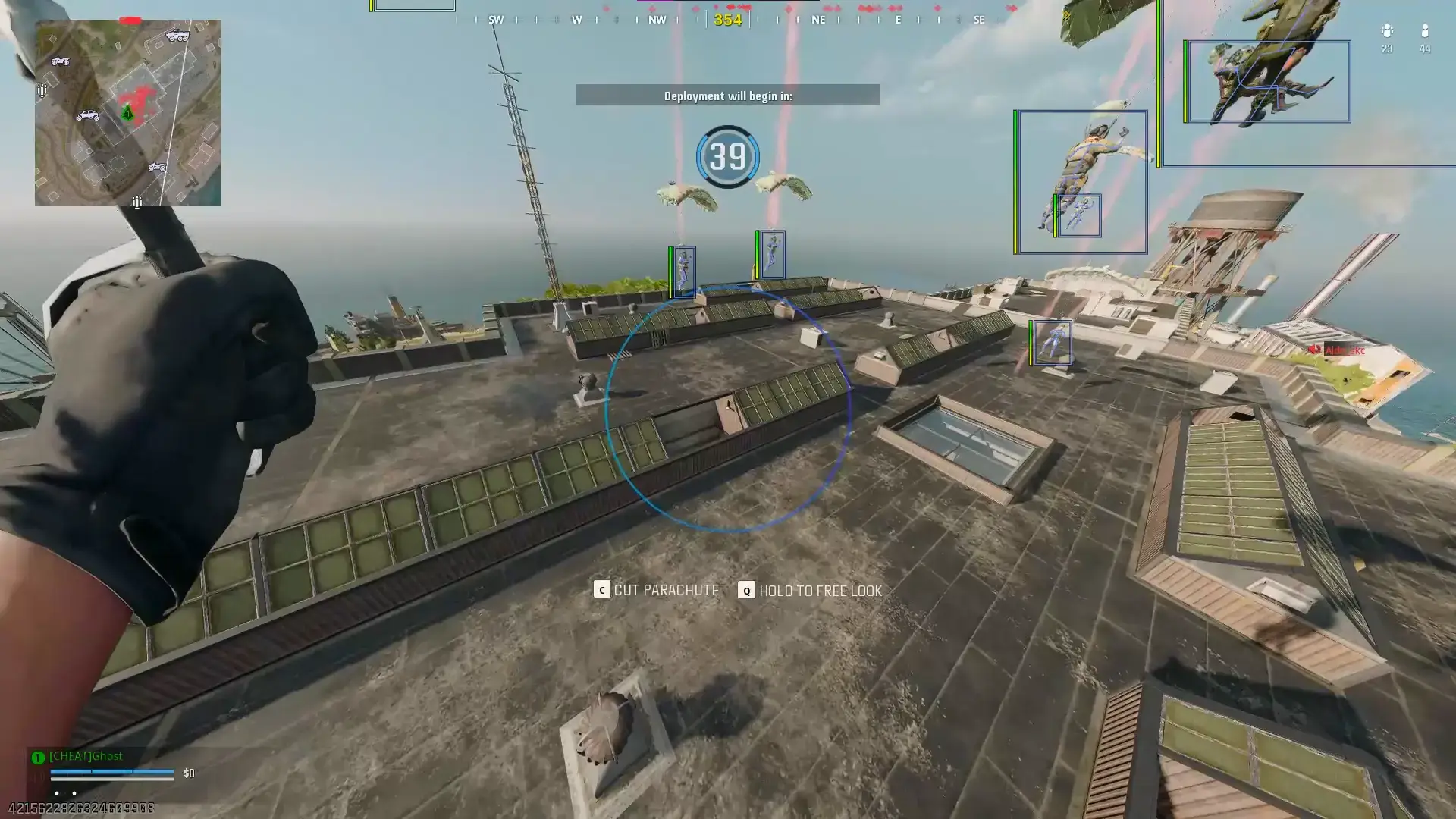Click the squads remaining counter icon
Screen dimensions: 1456x819
[1387, 32]
